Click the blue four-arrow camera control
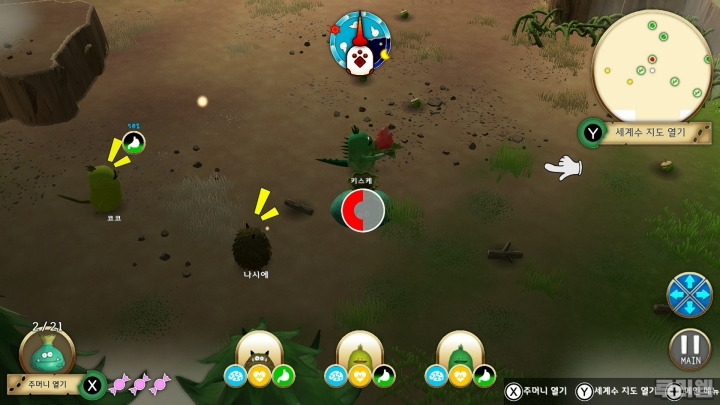720x405 pixels. (689, 294)
